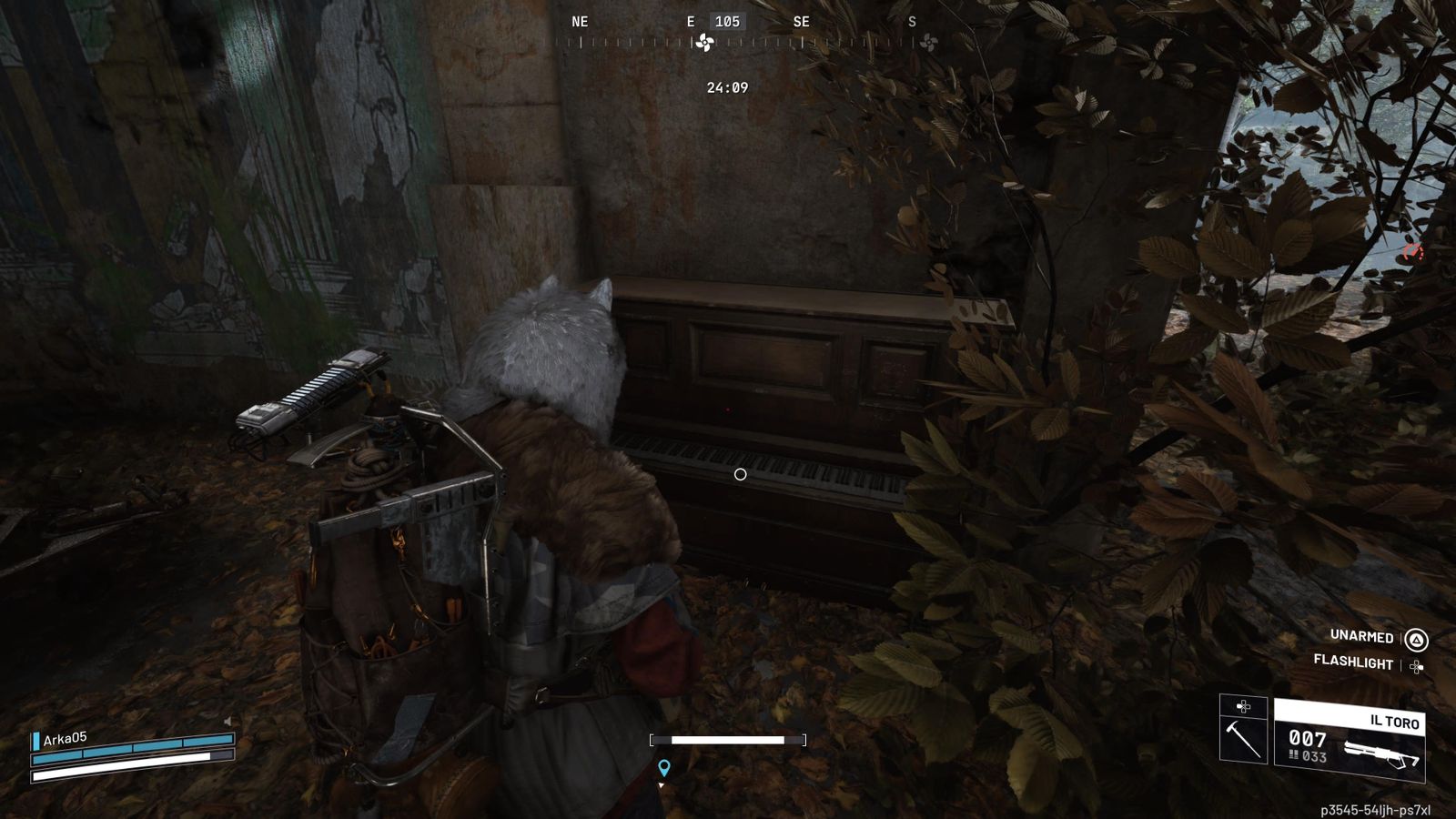Image resolution: width=1456 pixels, height=819 pixels.
Task: Click the highlighted heading value 105 on the compass
Action: (728, 20)
